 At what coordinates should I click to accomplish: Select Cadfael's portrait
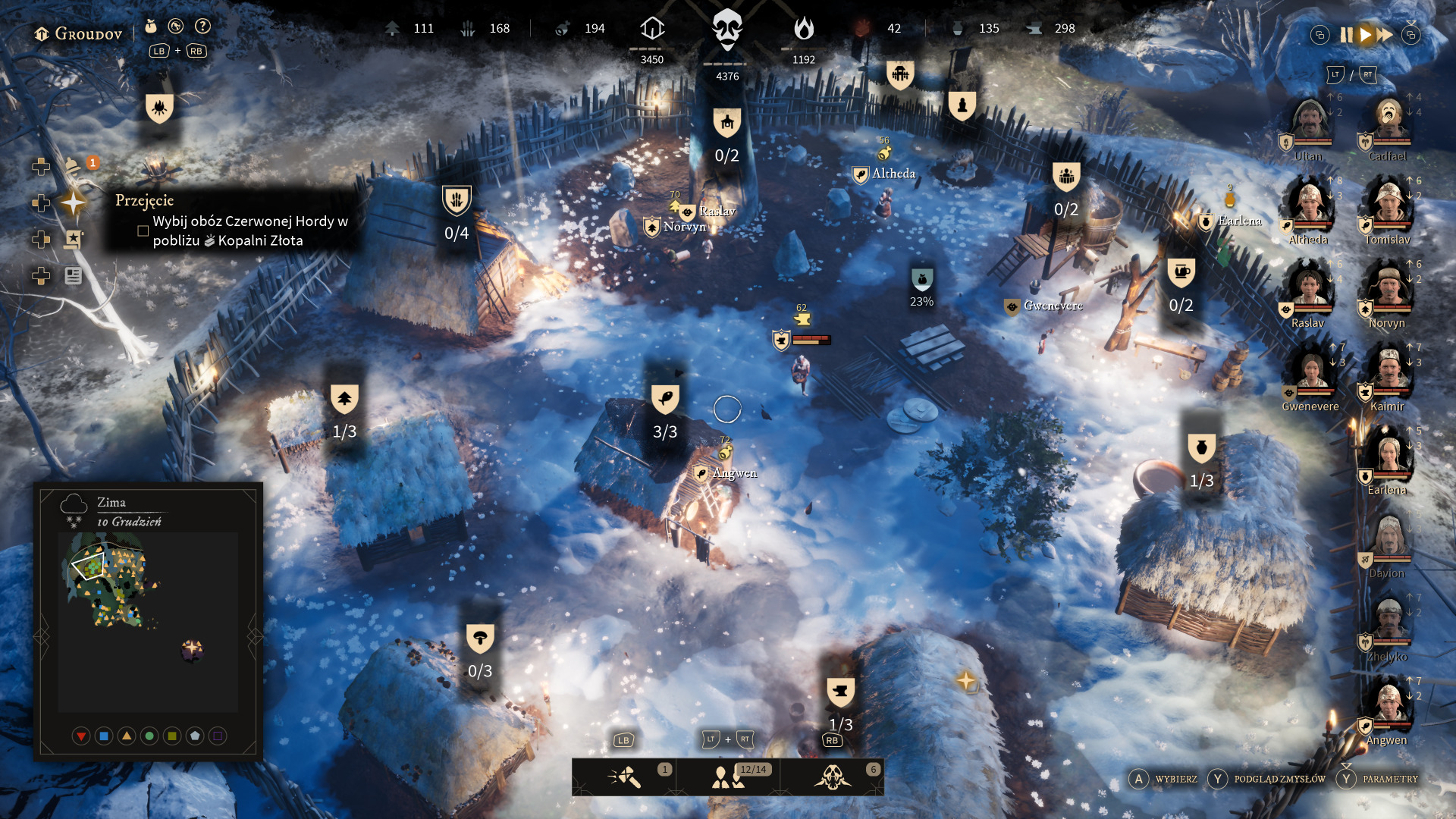point(1389,121)
